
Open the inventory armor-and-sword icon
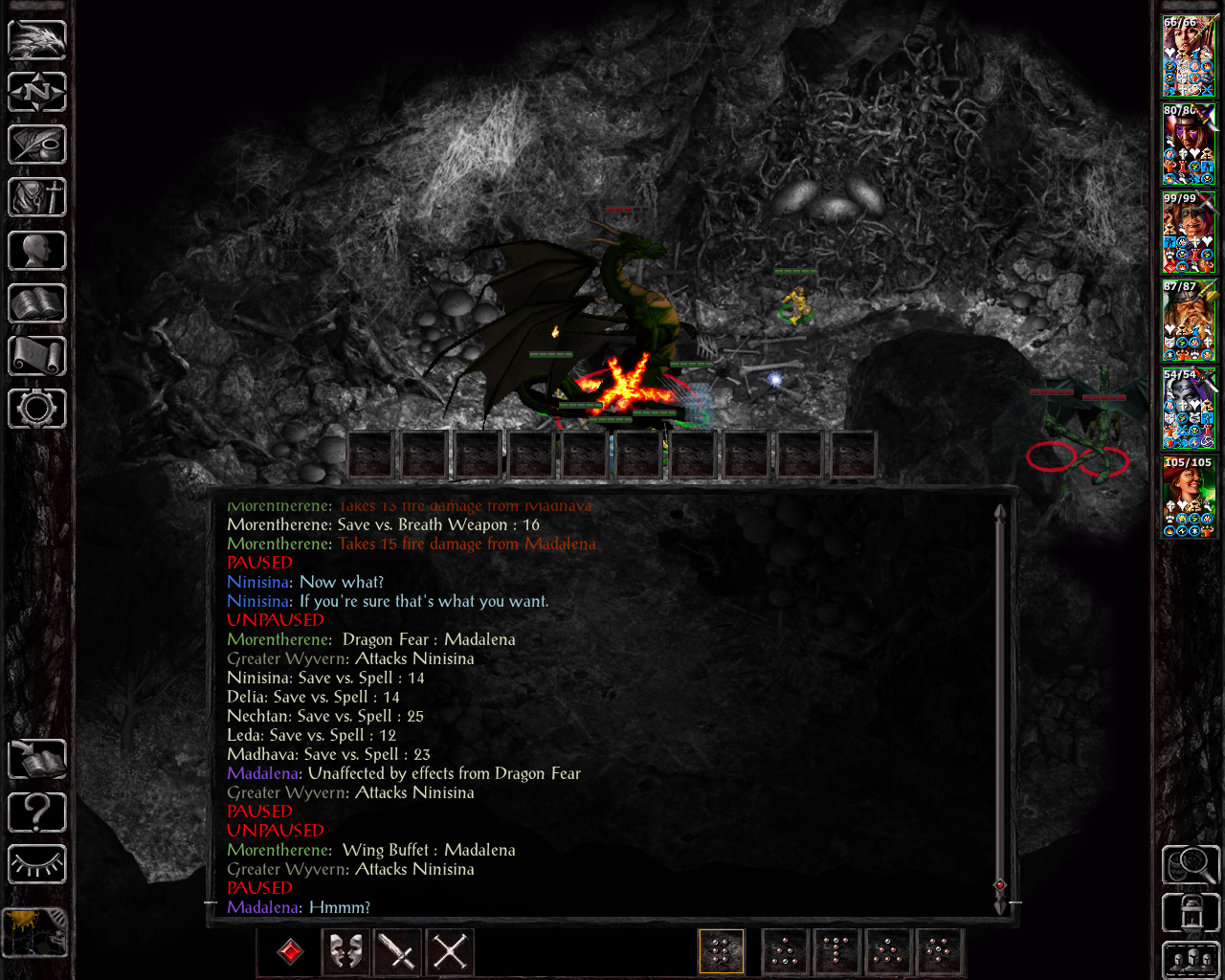[37, 198]
